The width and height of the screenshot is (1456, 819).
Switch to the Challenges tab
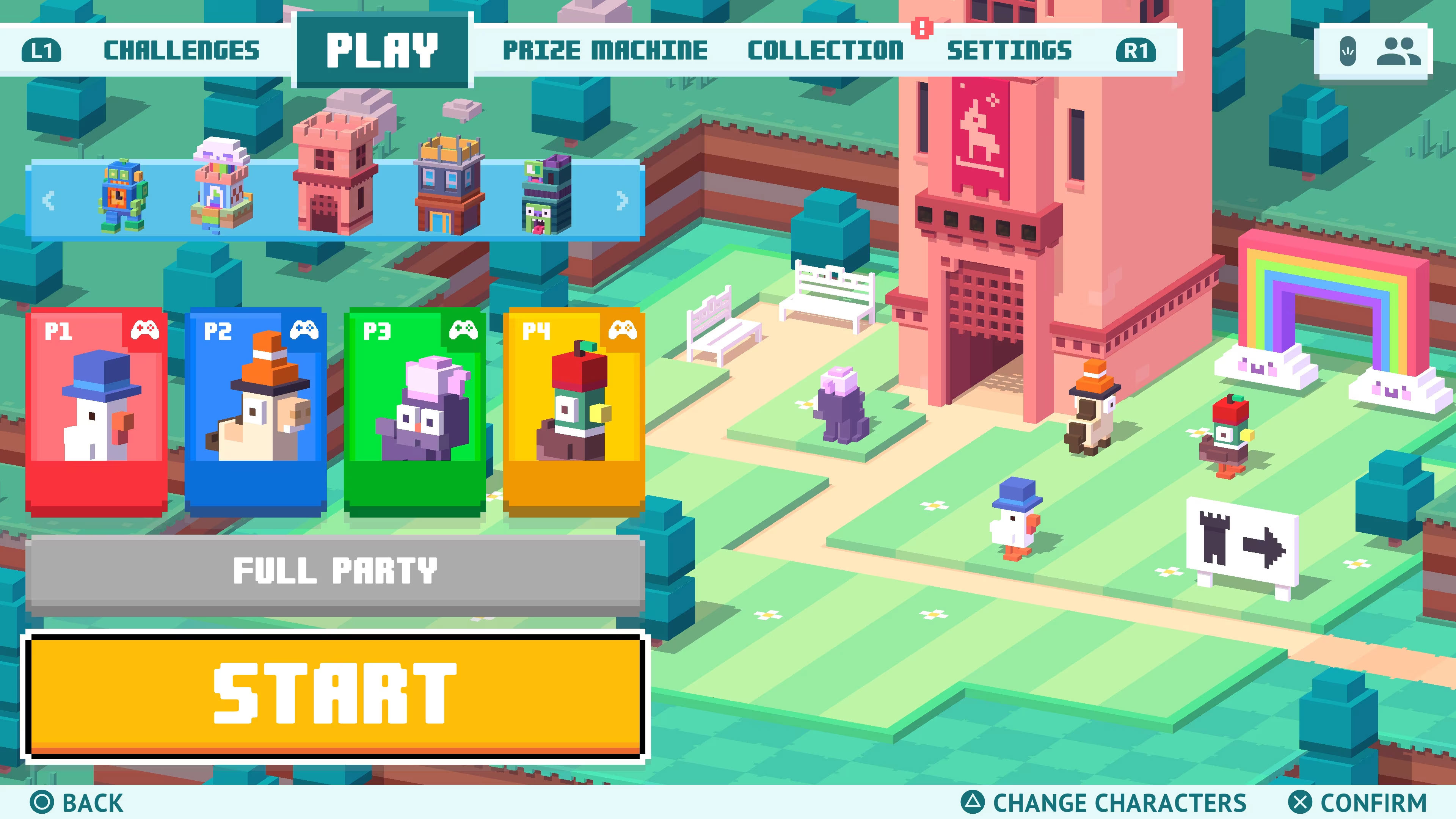(182, 50)
